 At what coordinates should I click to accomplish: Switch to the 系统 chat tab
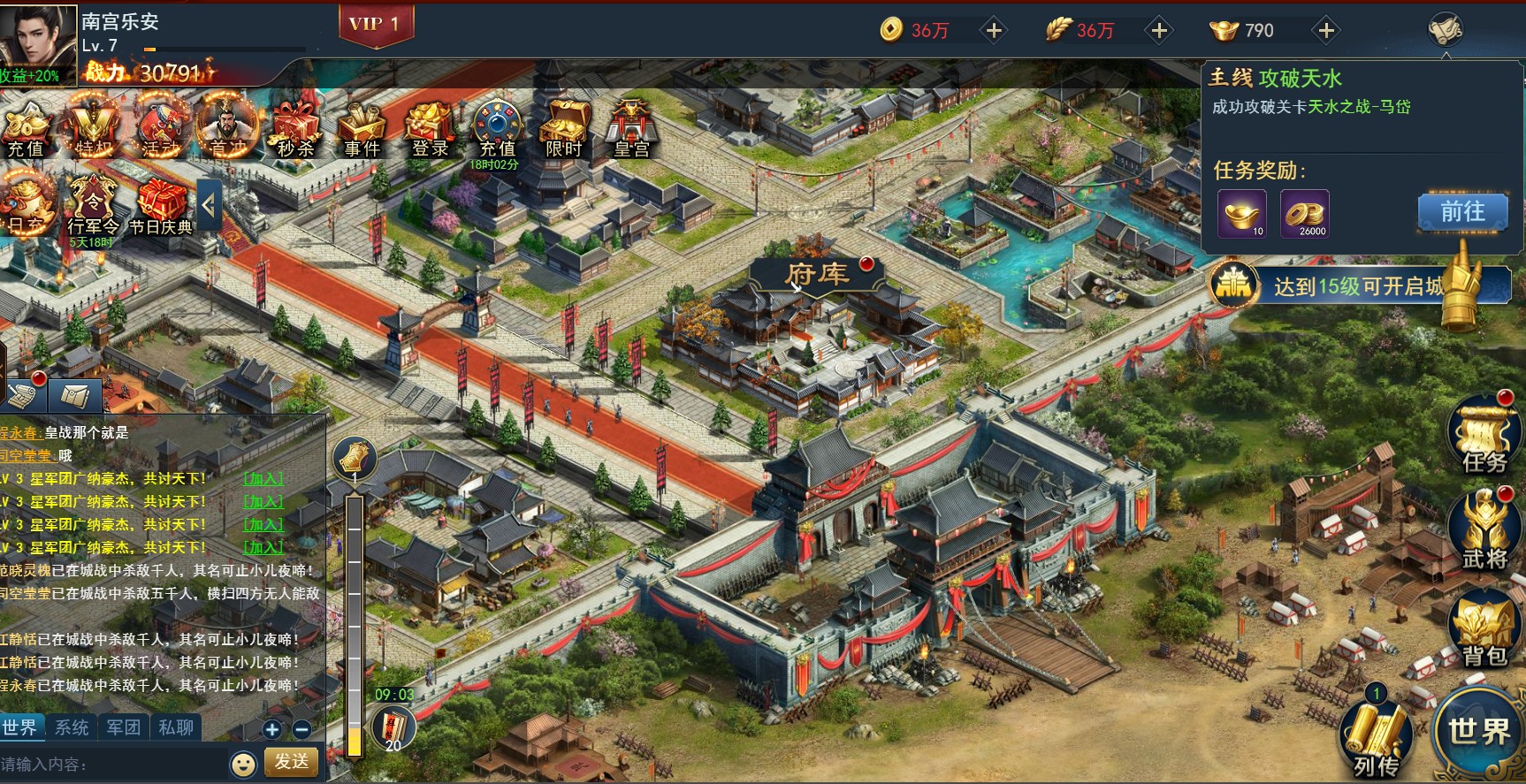(72, 727)
